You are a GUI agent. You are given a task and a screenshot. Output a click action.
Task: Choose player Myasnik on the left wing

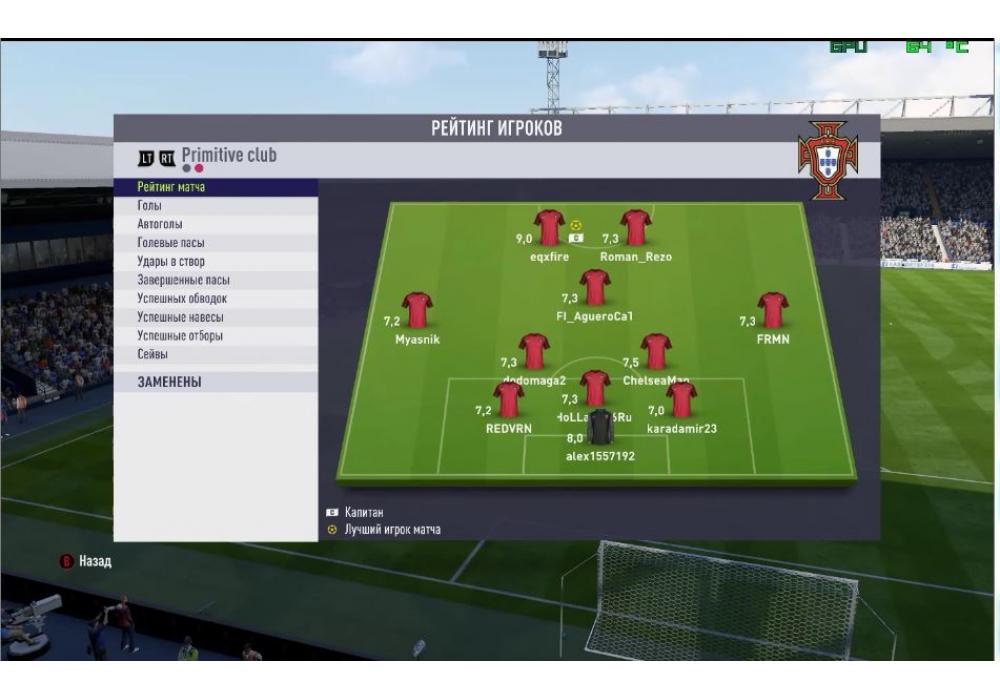pos(417,310)
